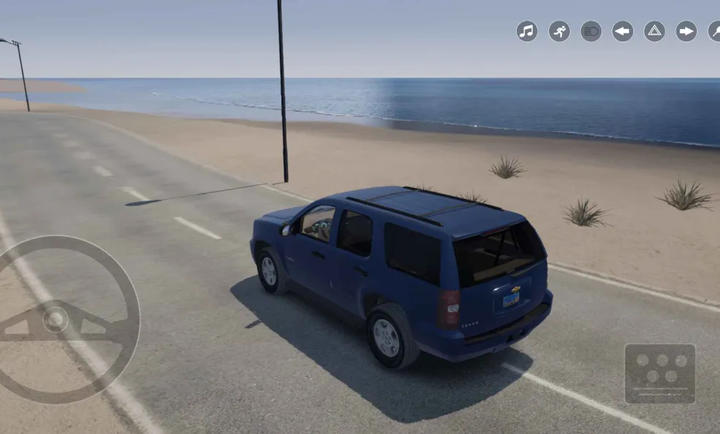Click the running person icon

tap(559, 31)
